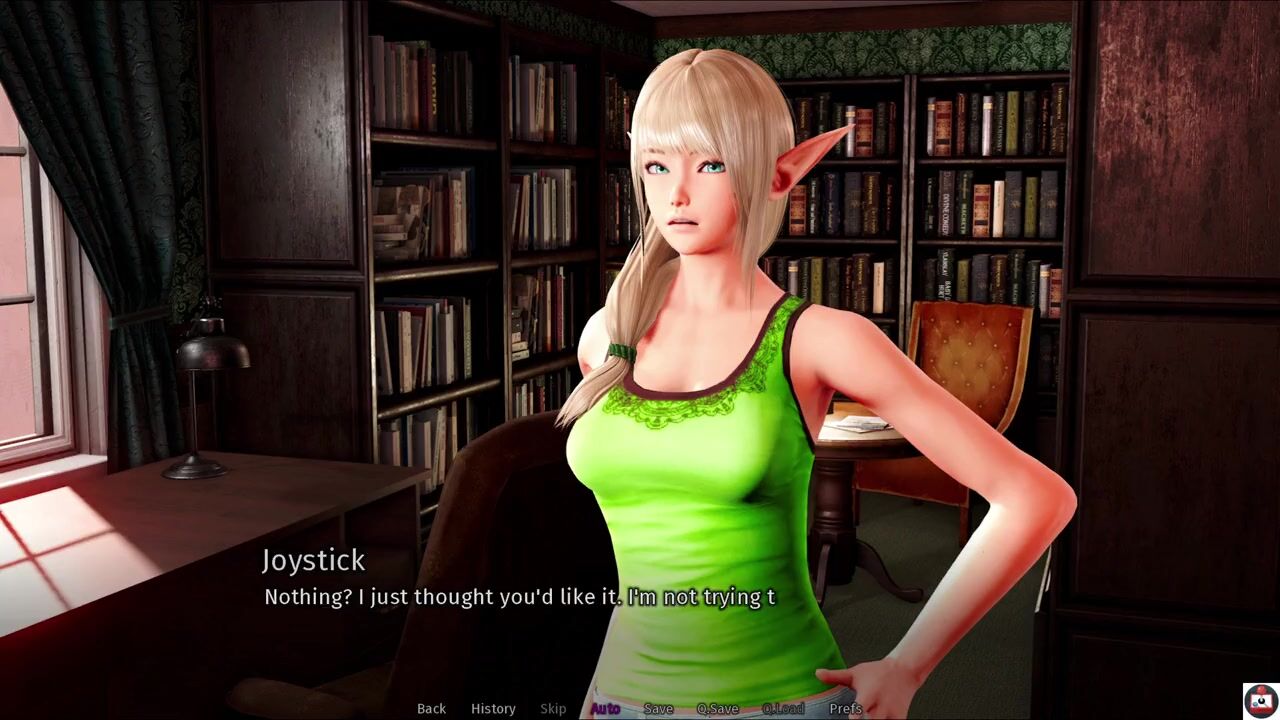
Task: Open the Prefs settings
Action: [845, 708]
